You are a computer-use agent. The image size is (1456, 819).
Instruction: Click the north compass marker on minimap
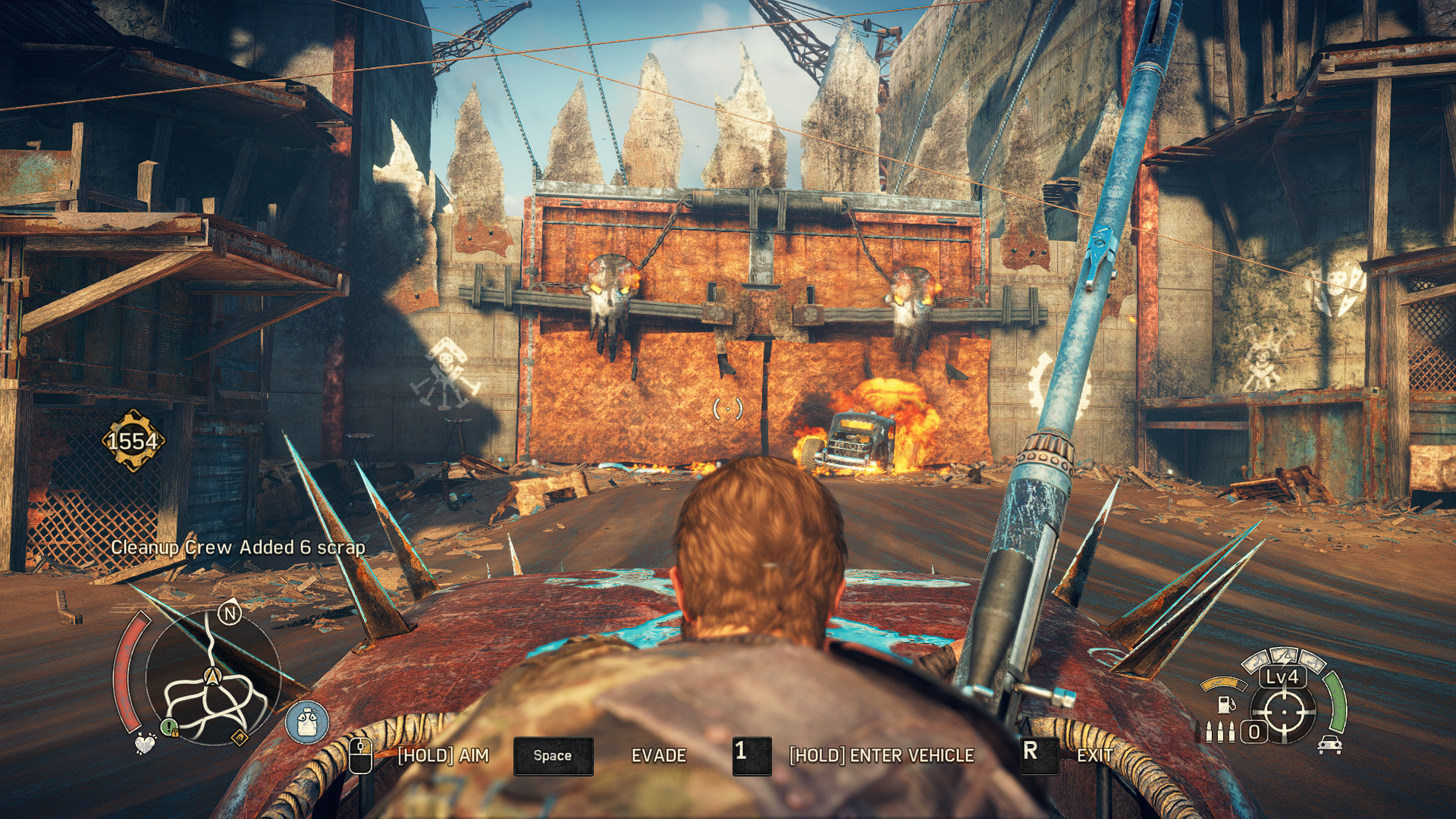tap(230, 613)
